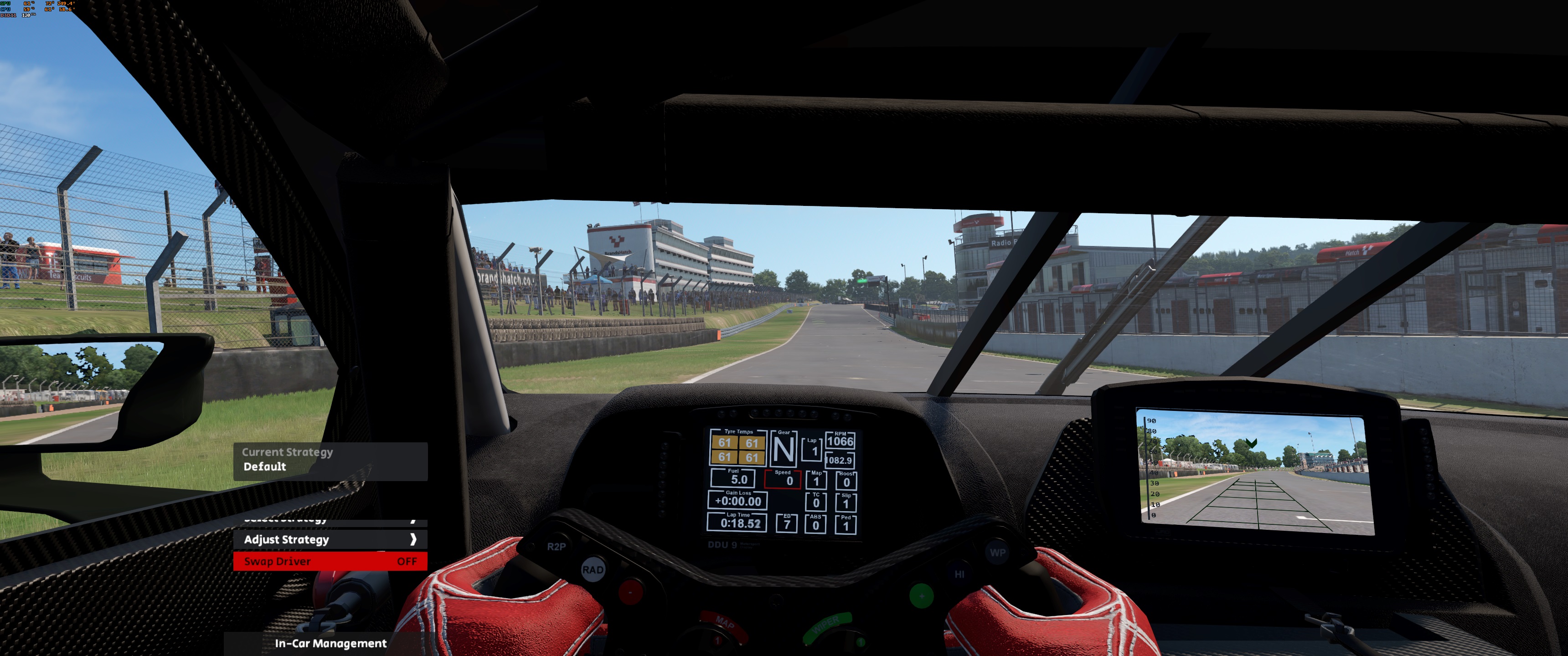Choose the partially hidden Select Strategy entry
1568x656 pixels.
[330, 522]
